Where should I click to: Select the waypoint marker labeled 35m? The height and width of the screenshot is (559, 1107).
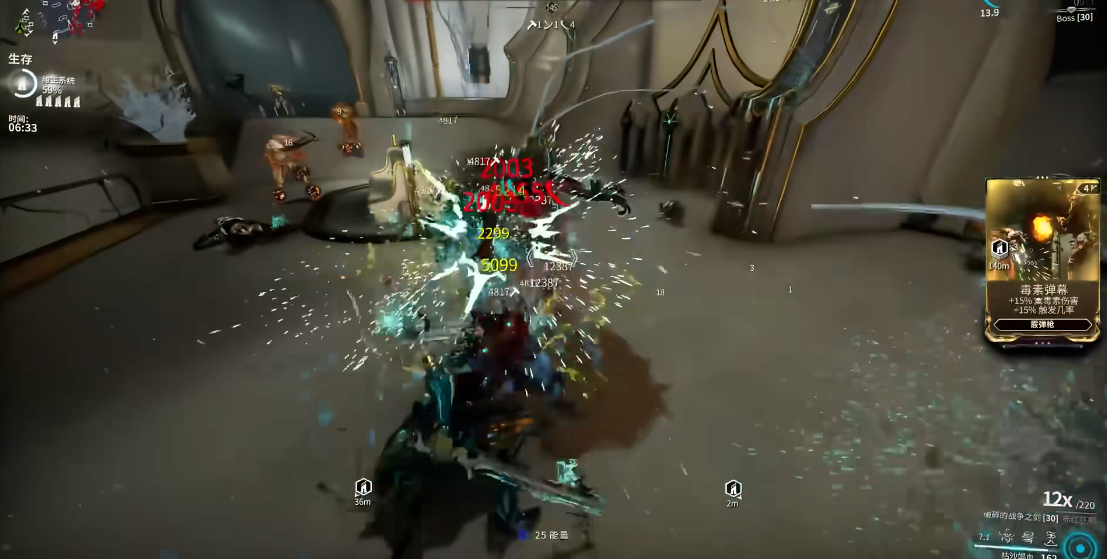(363, 487)
